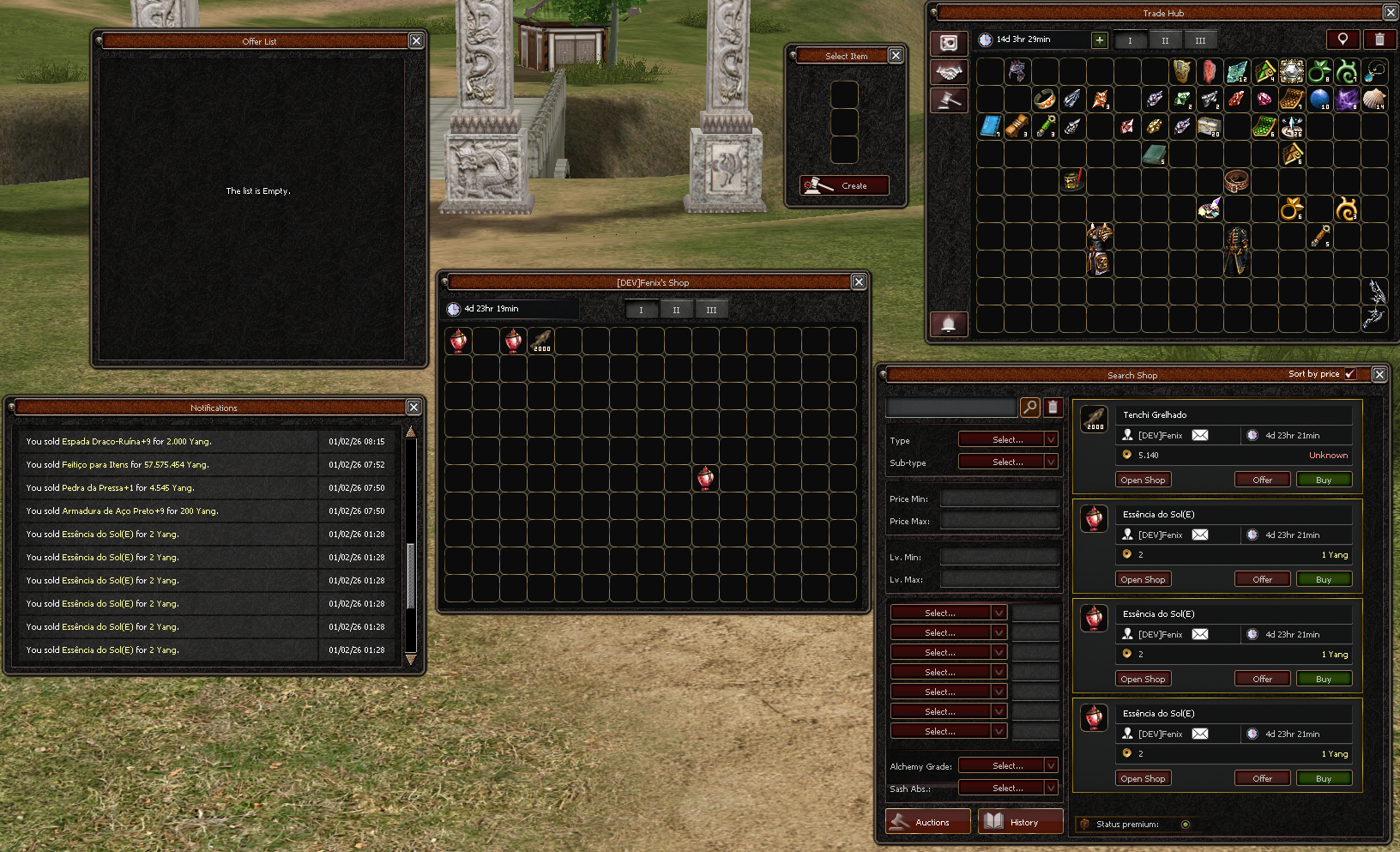
Task: Open the bell notifications icon in Trade Hub
Action: point(948,323)
